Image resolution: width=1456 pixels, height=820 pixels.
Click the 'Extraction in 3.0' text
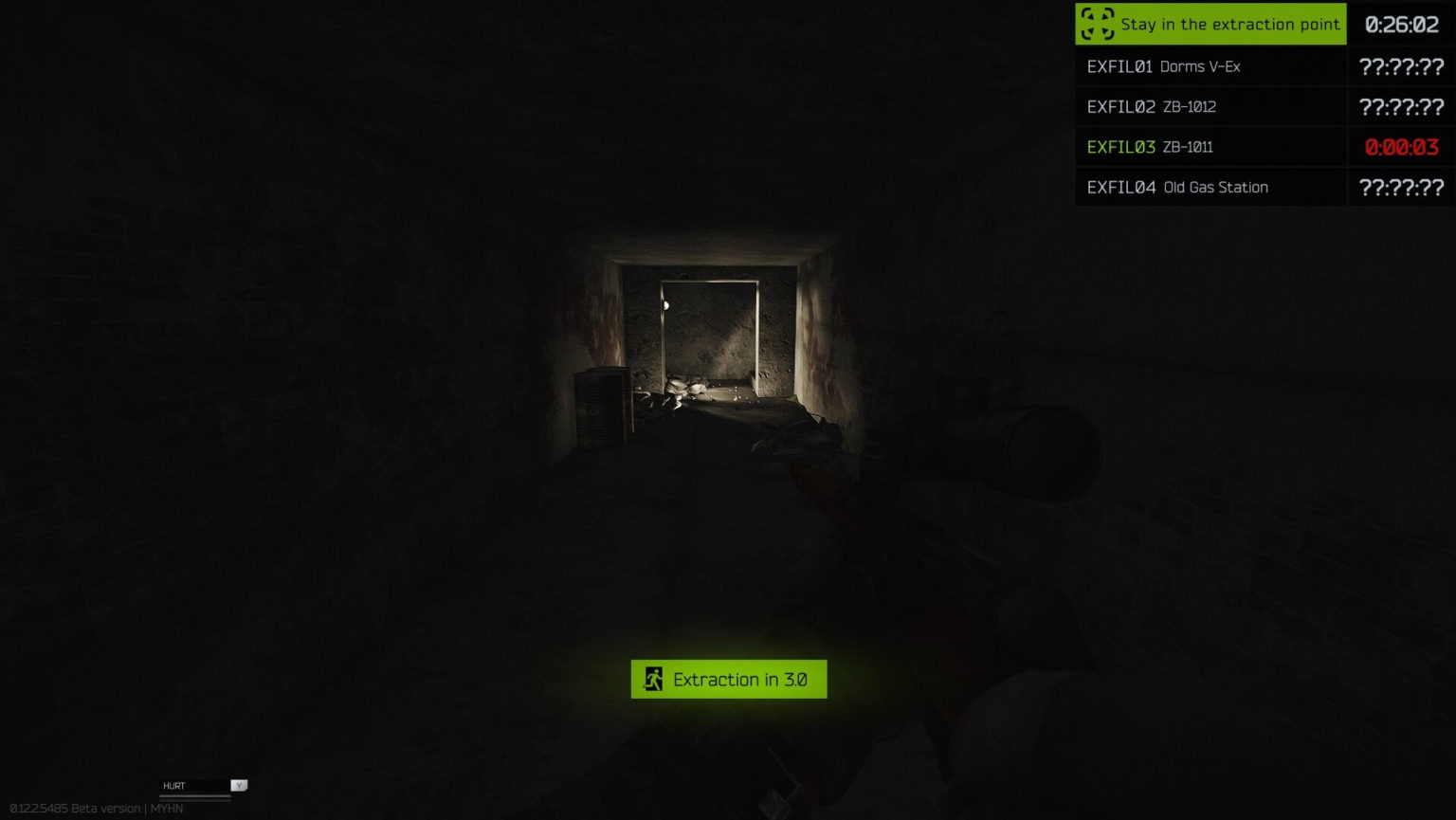[x=738, y=679]
